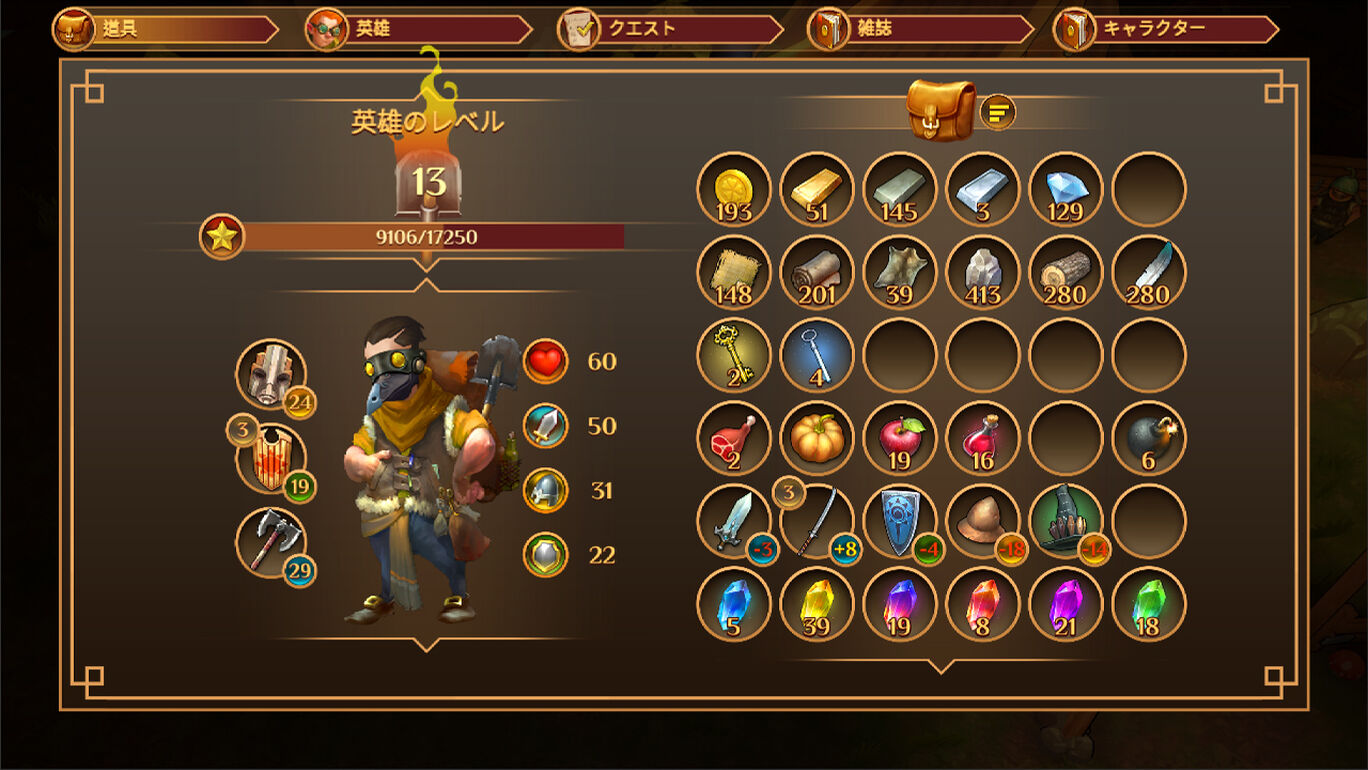Select the blue diamond slot
The width and height of the screenshot is (1368, 770).
tap(1066, 189)
